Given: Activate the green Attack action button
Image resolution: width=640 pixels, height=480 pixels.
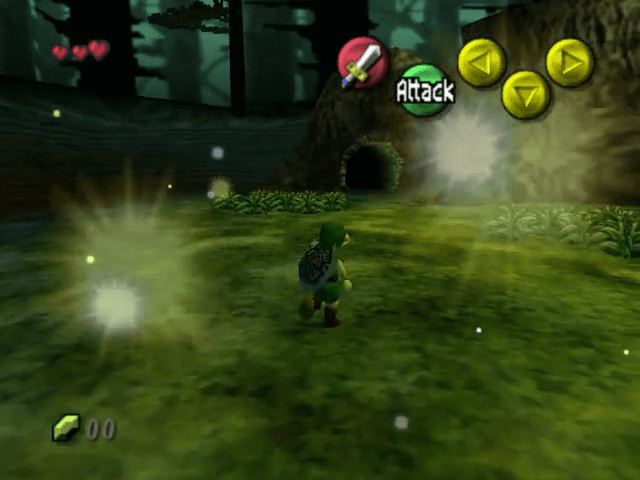Looking at the screenshot, I should pyautogui.click(x=425, y=90).
